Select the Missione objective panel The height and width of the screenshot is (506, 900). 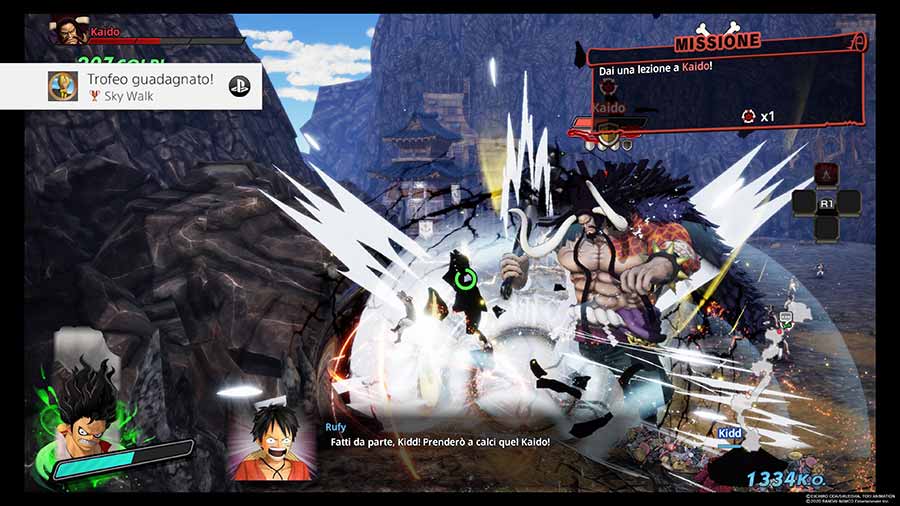point(726,85)
